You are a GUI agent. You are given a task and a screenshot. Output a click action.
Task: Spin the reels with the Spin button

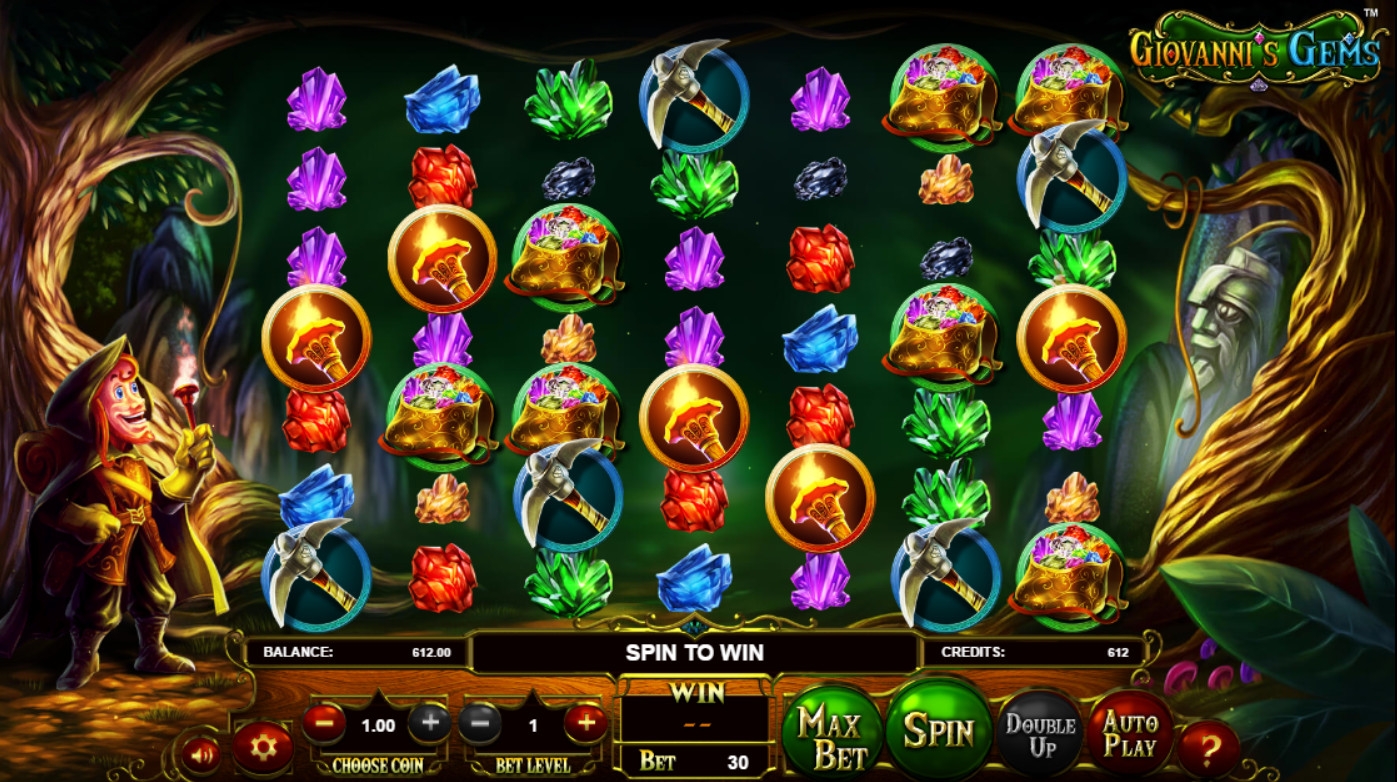point(937,731)
